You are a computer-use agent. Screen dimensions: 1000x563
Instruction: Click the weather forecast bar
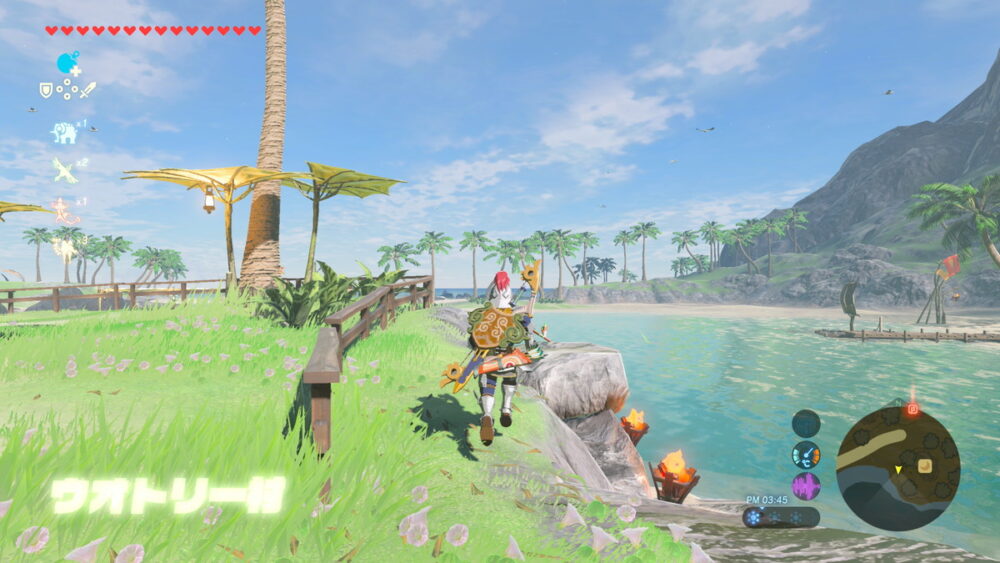(x=780, y=517)
